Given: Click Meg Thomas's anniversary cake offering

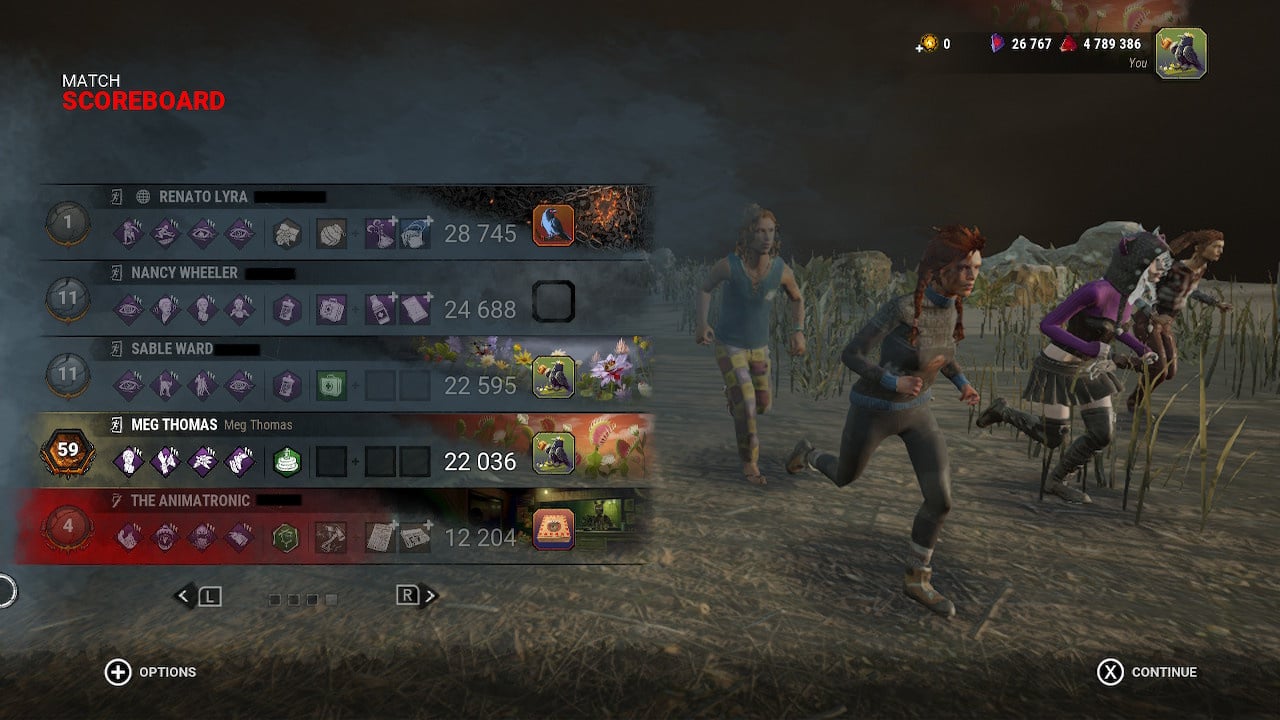Looking at the screenshot, I should click(287, 461).
